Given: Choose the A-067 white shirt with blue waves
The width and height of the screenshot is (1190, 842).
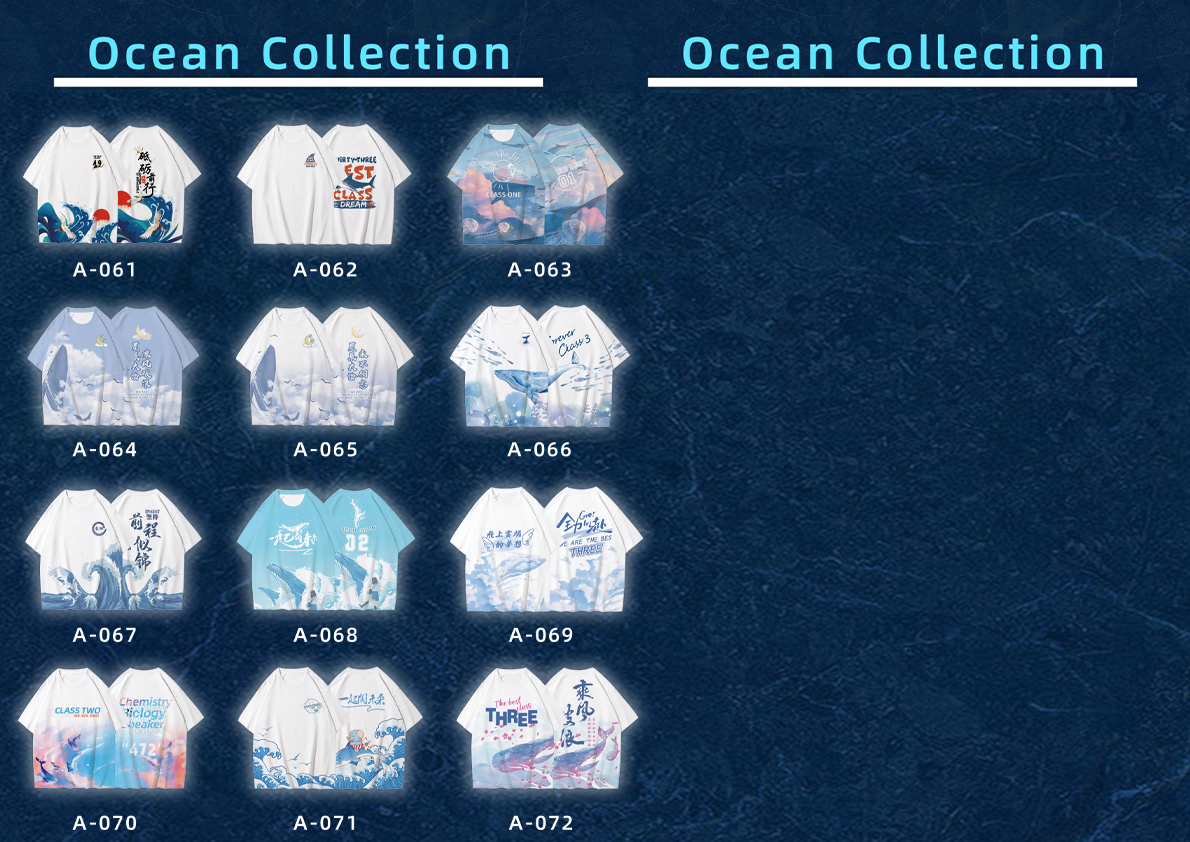Looking at the screenshot, I should click(111, 551).
